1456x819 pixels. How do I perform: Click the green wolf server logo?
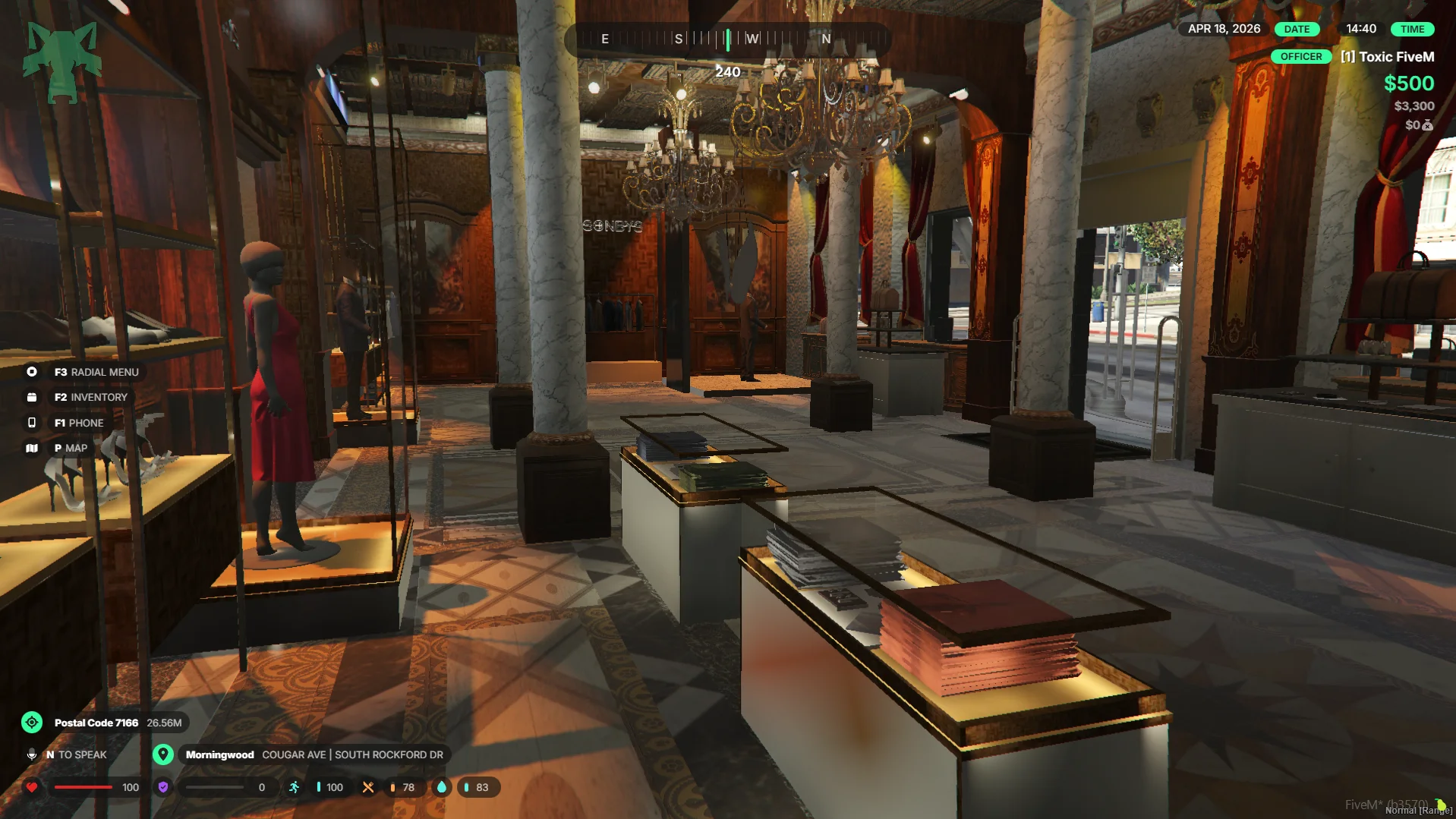click(x=62, y=61)
